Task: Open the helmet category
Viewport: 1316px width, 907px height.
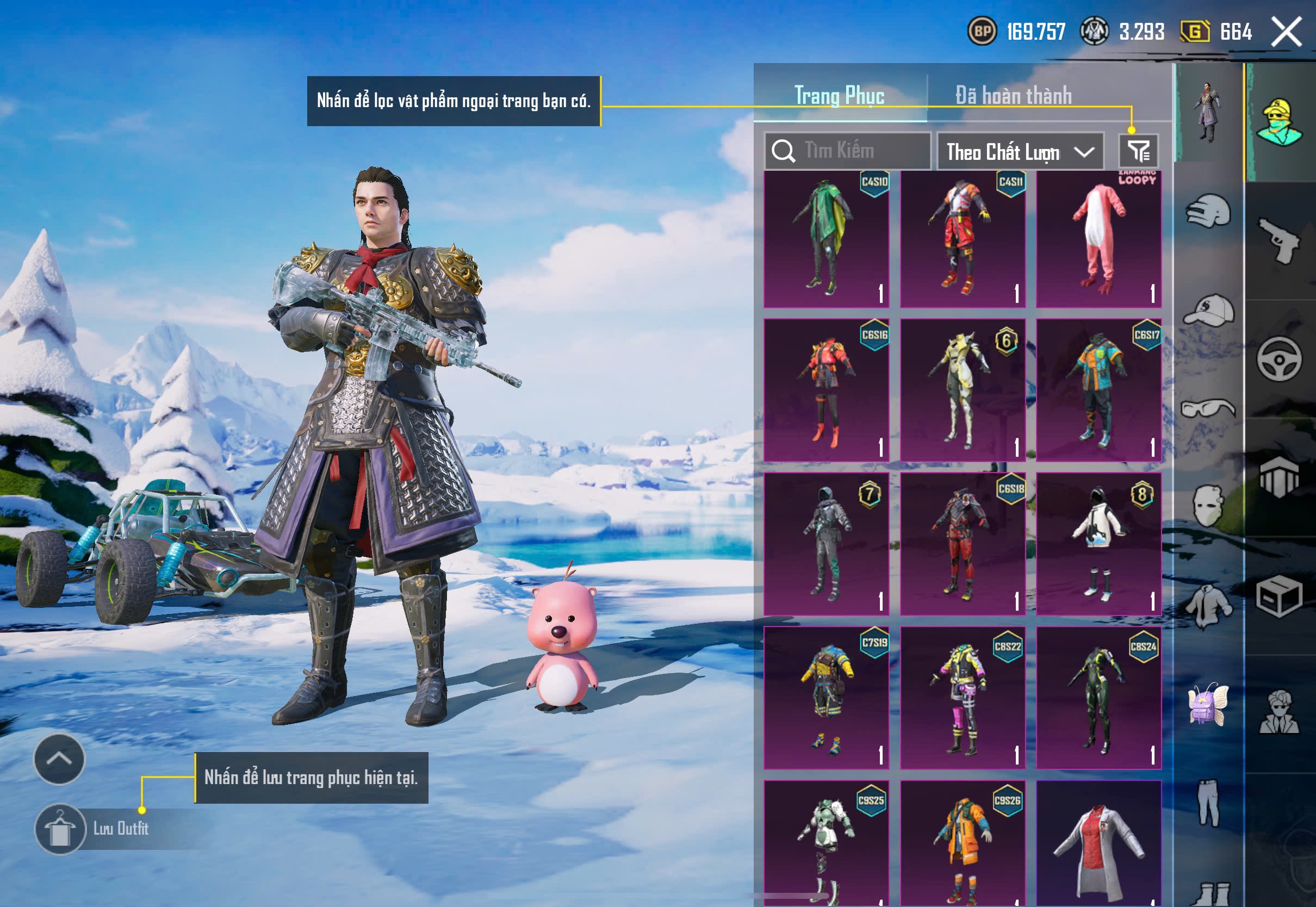Action: pos(1209,212)
